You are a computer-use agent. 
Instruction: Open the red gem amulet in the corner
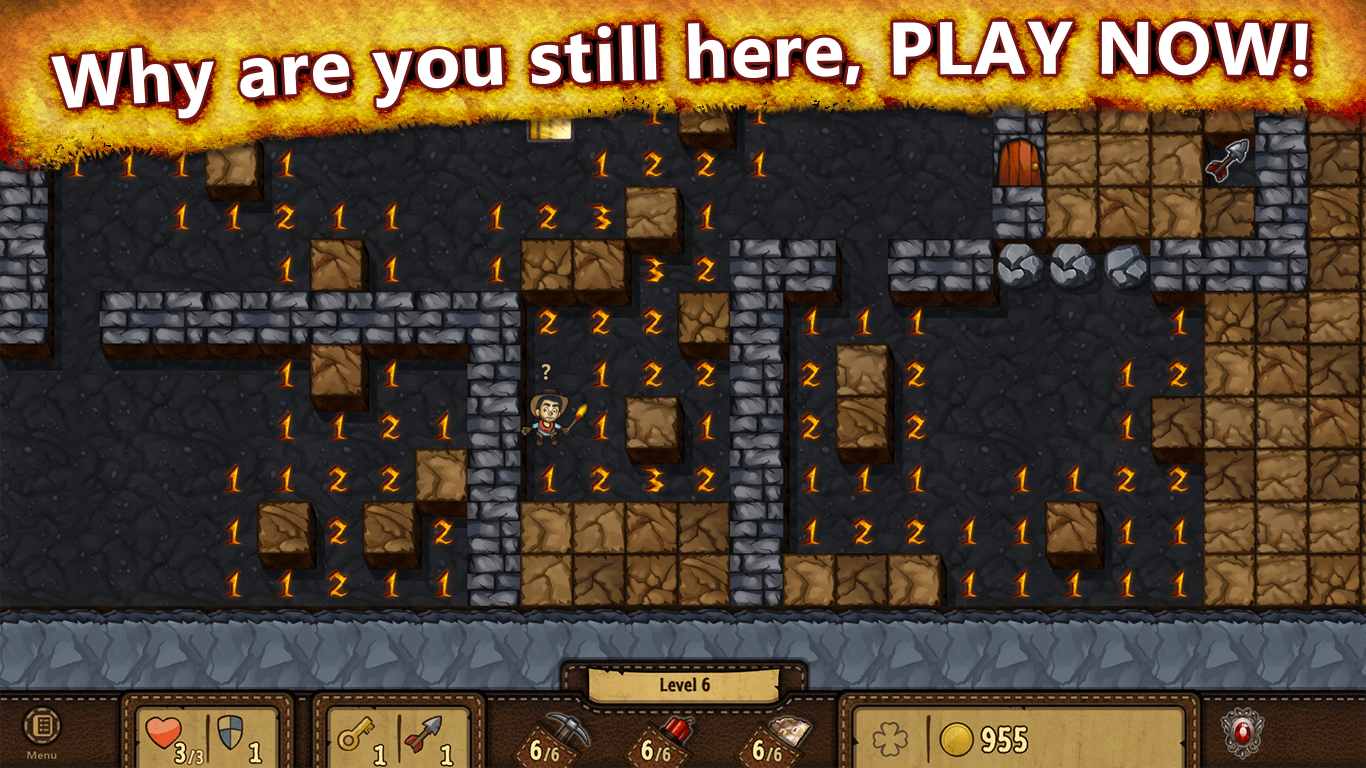click(1242, 733)
